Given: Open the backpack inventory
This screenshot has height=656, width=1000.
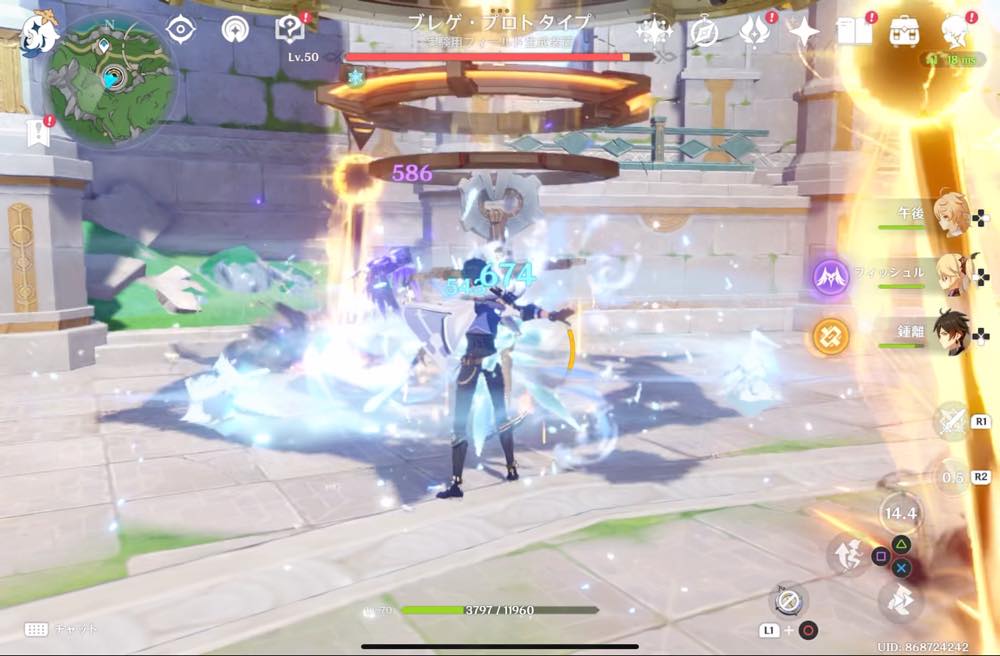Looking at the screenshot, I should 906,32.
